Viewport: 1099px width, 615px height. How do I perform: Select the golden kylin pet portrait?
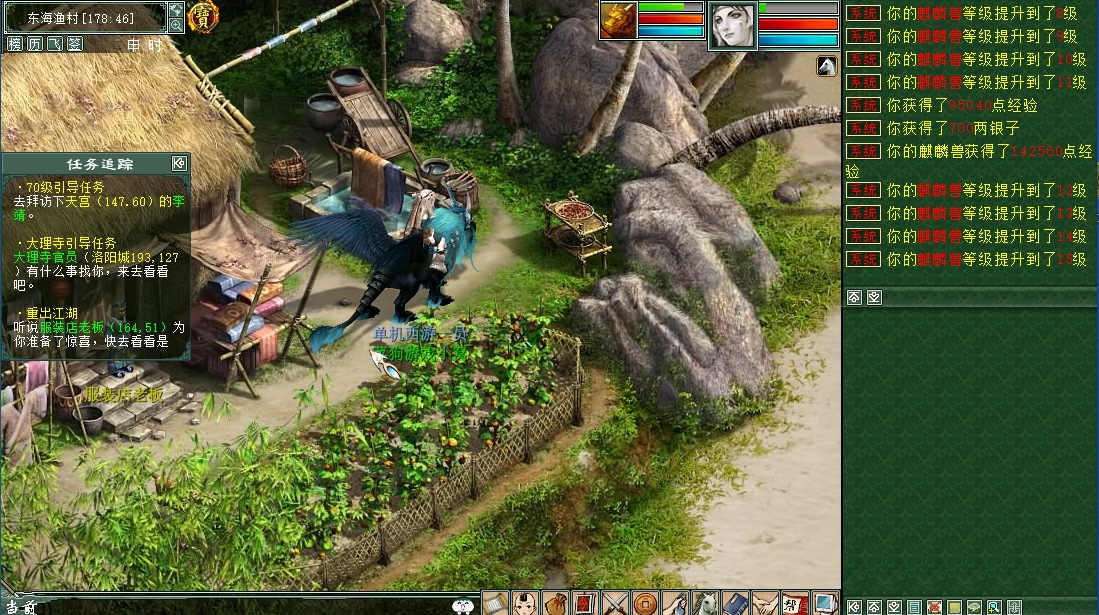618,21
